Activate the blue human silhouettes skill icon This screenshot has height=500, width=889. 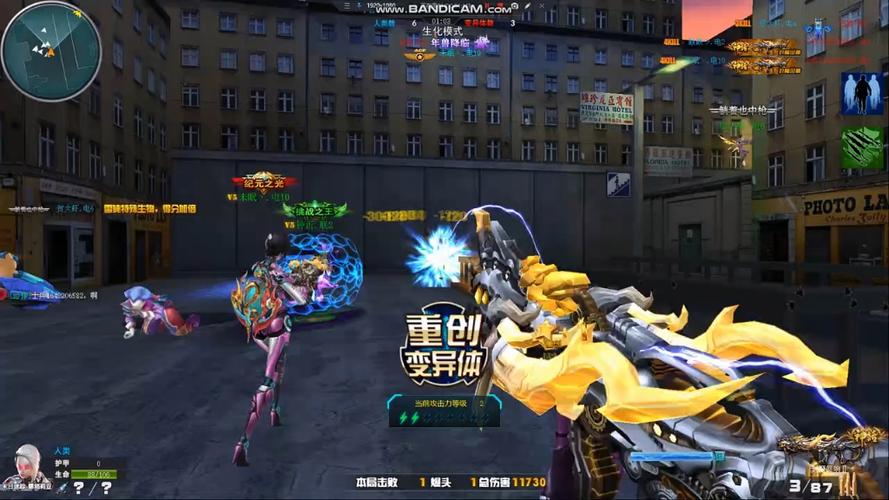point(861,92)
